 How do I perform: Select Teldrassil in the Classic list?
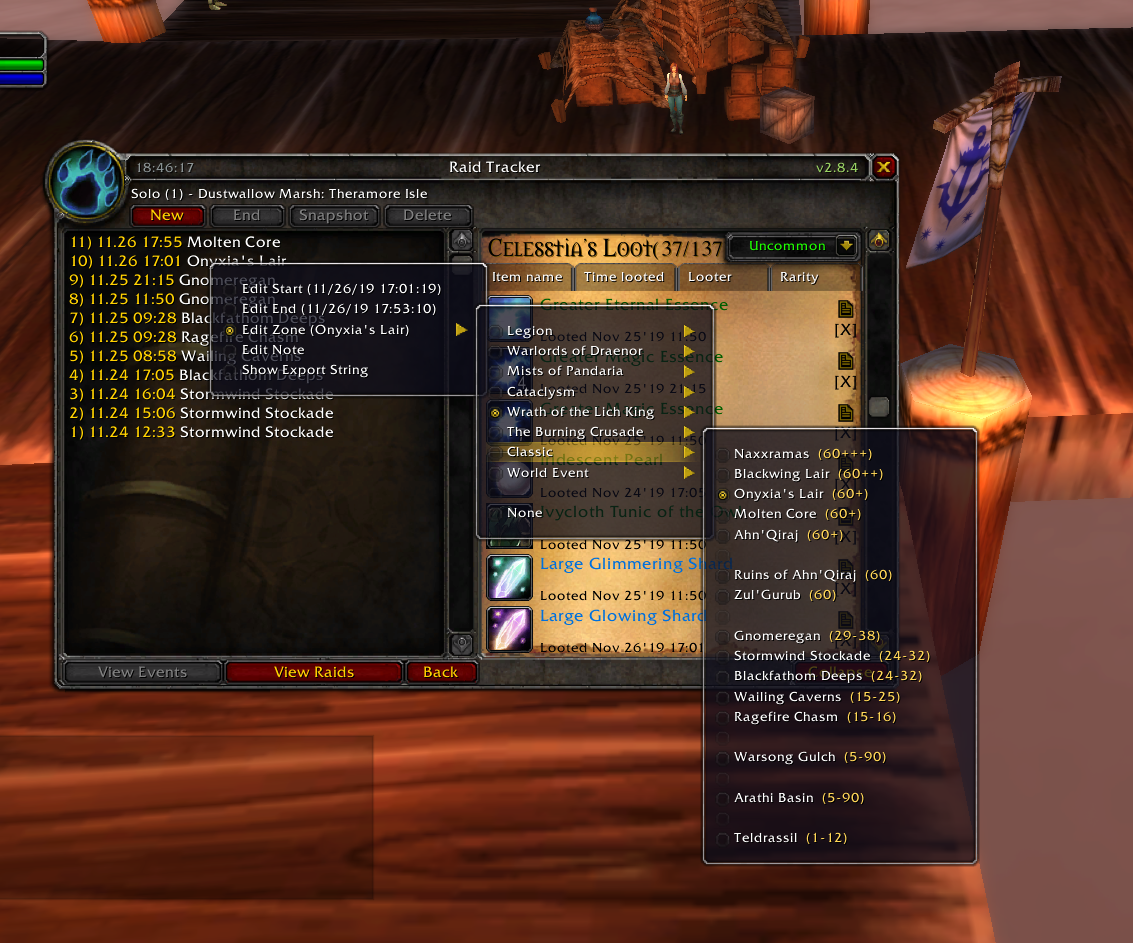765,838
